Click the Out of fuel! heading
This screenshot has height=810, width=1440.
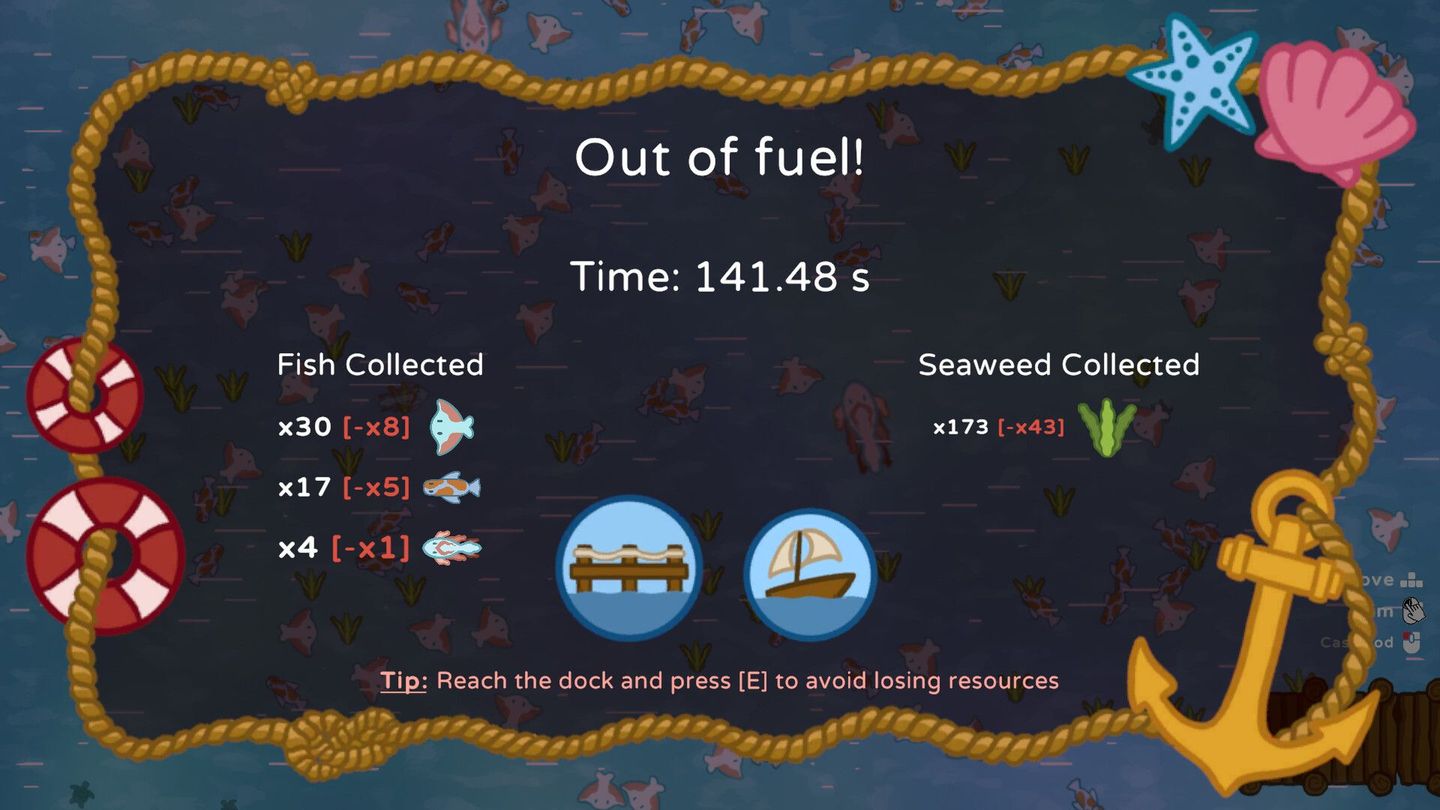point(719,158)
